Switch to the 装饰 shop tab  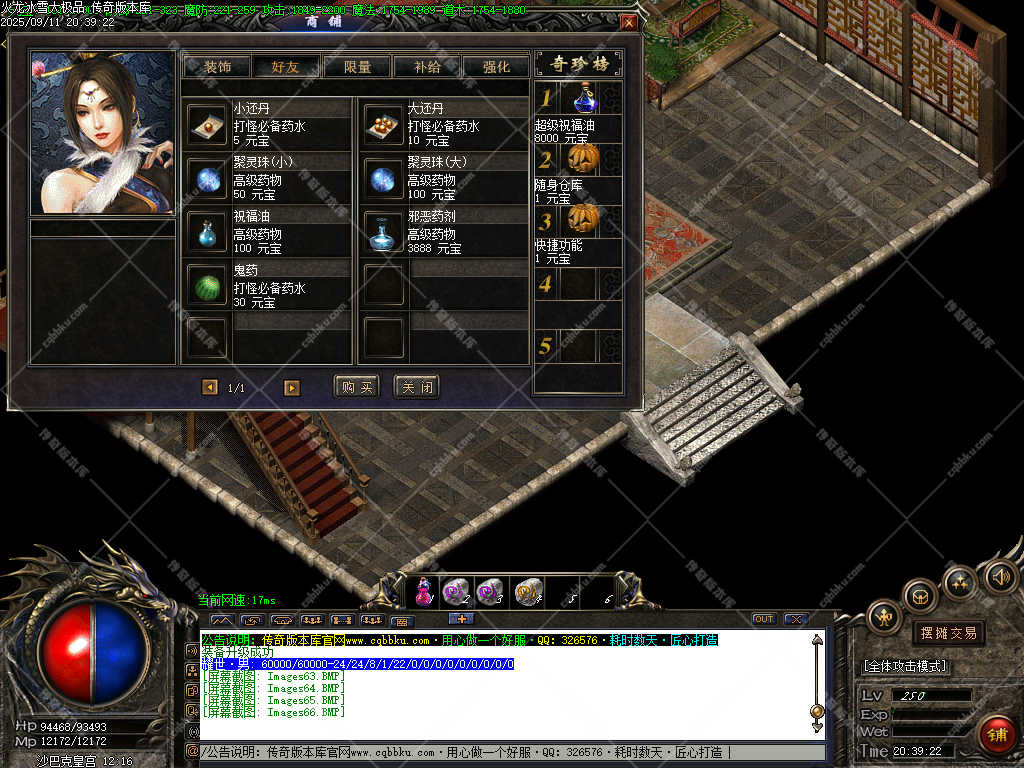pos(217,67)
